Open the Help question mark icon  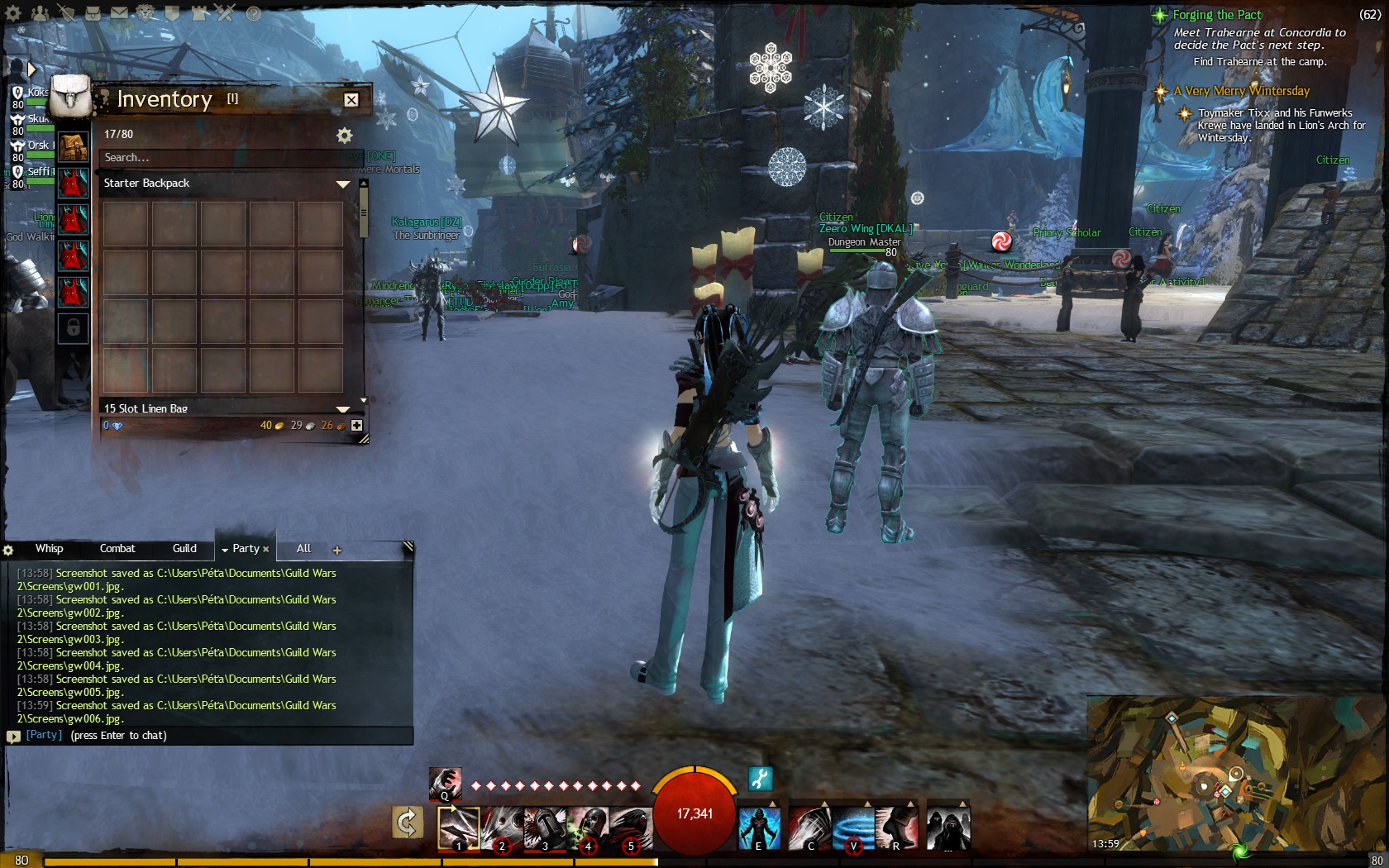[254, 13]
